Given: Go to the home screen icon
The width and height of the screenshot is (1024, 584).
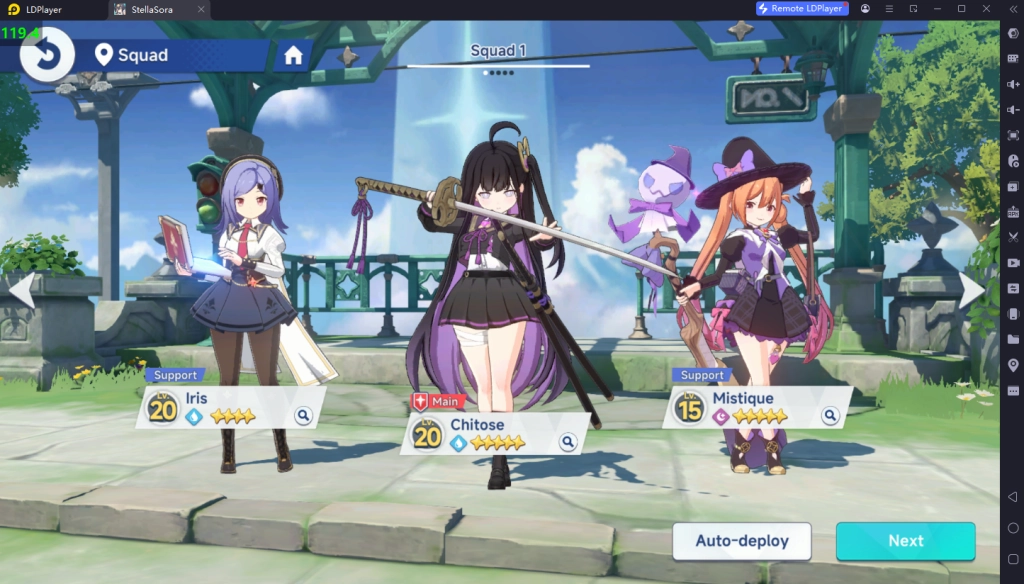Looking at the screenshot, I should coord(293,56).
